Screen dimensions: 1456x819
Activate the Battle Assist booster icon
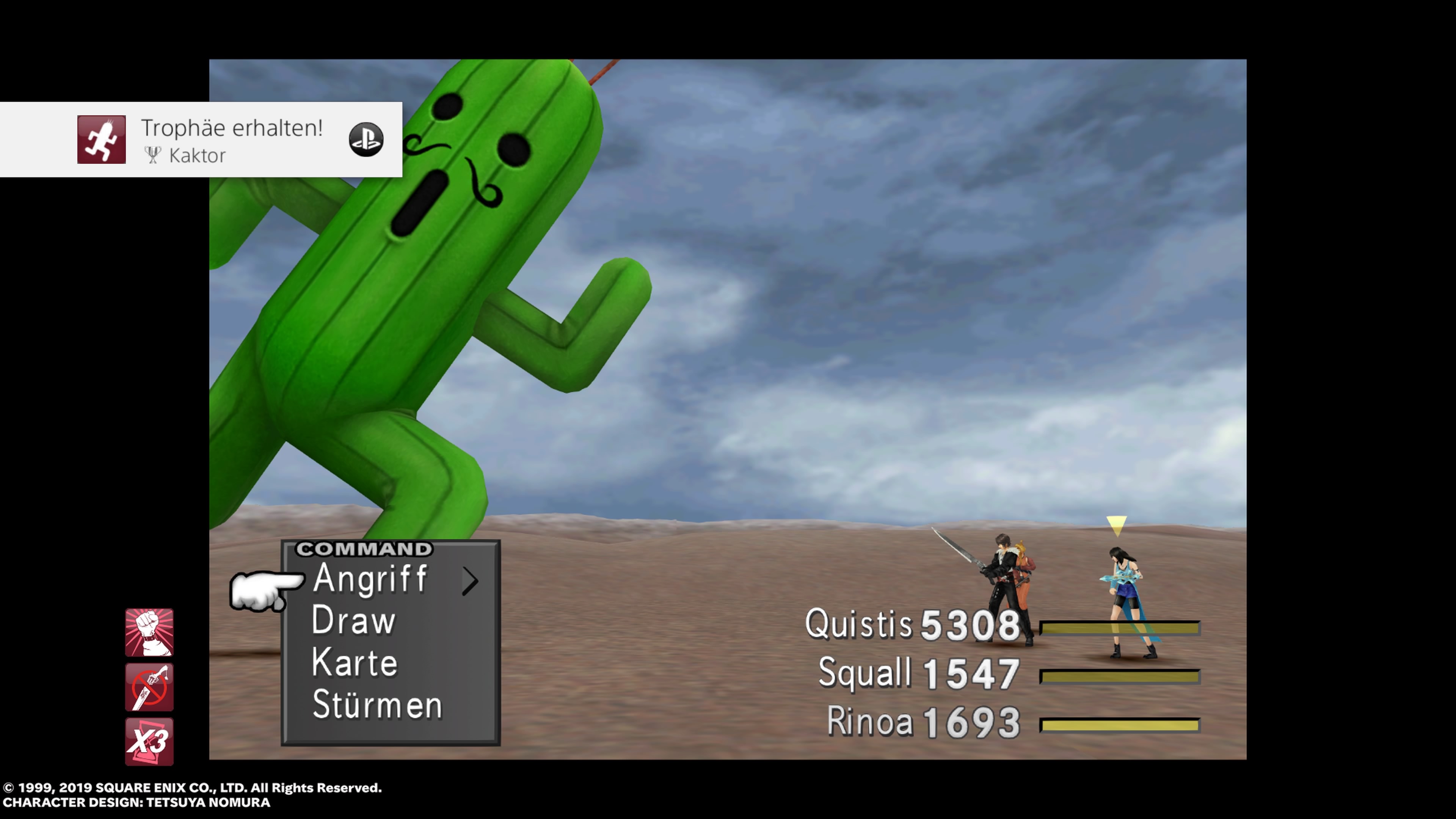[149, 632]
